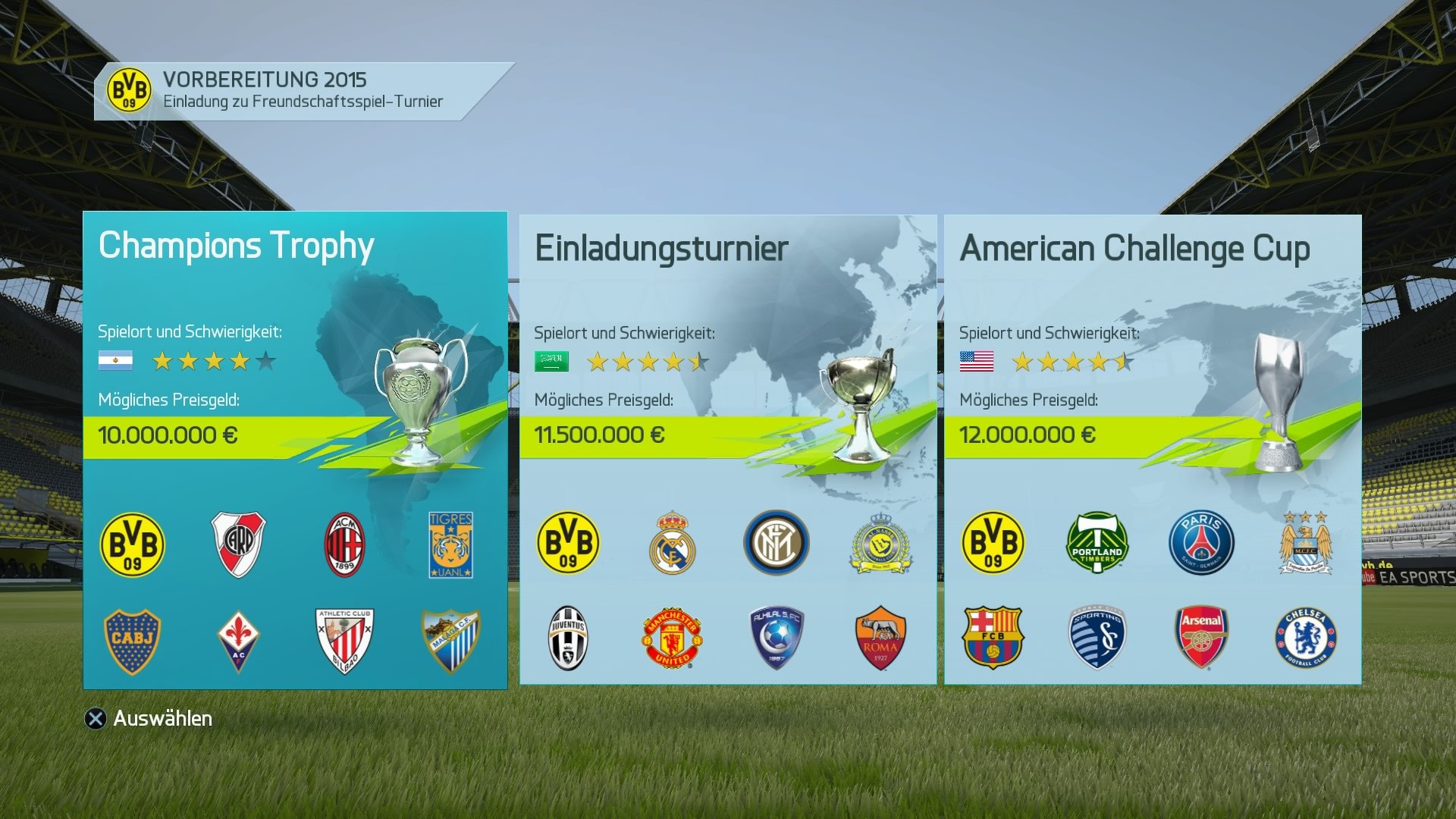Click the Argentina flag on Champions Trophy panel
This screenshot has width=1456, height=819.
pos(115,361)
